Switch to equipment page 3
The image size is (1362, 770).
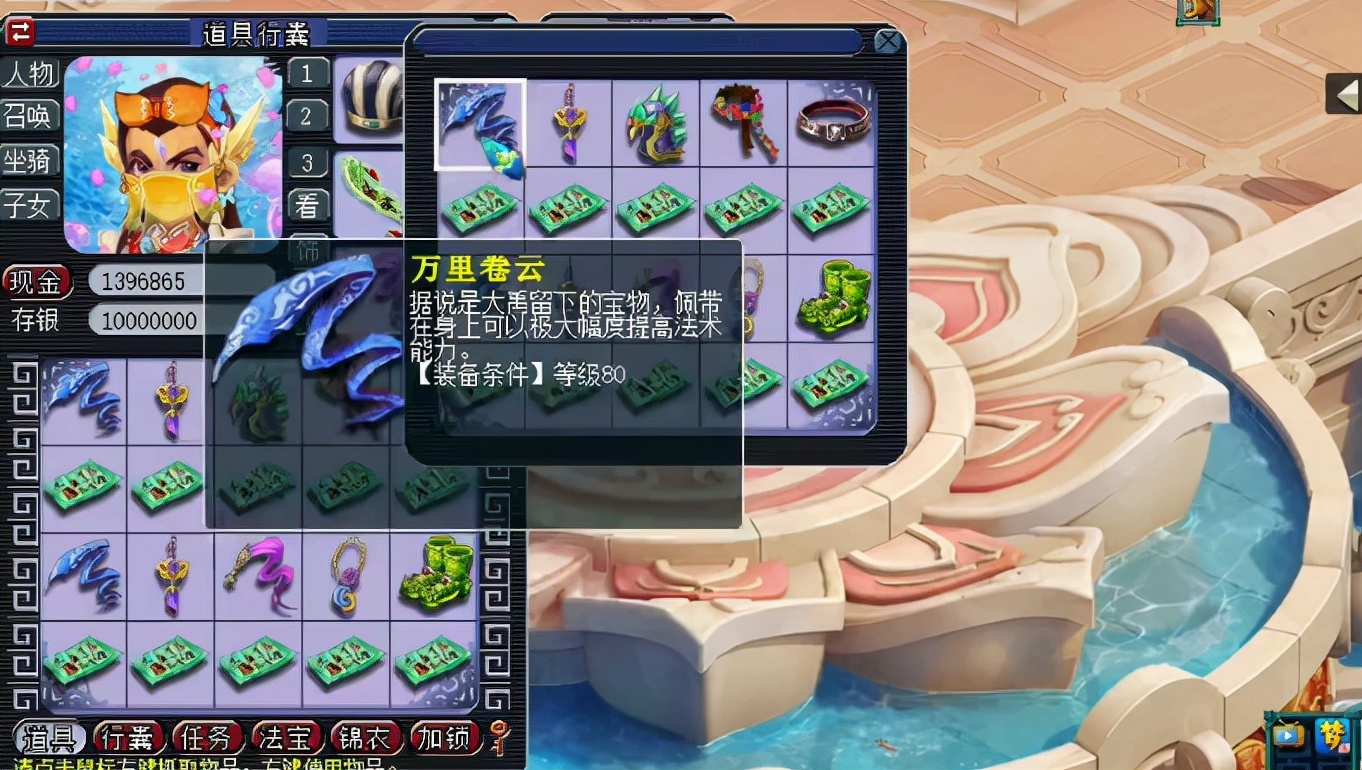coord(307,163)
